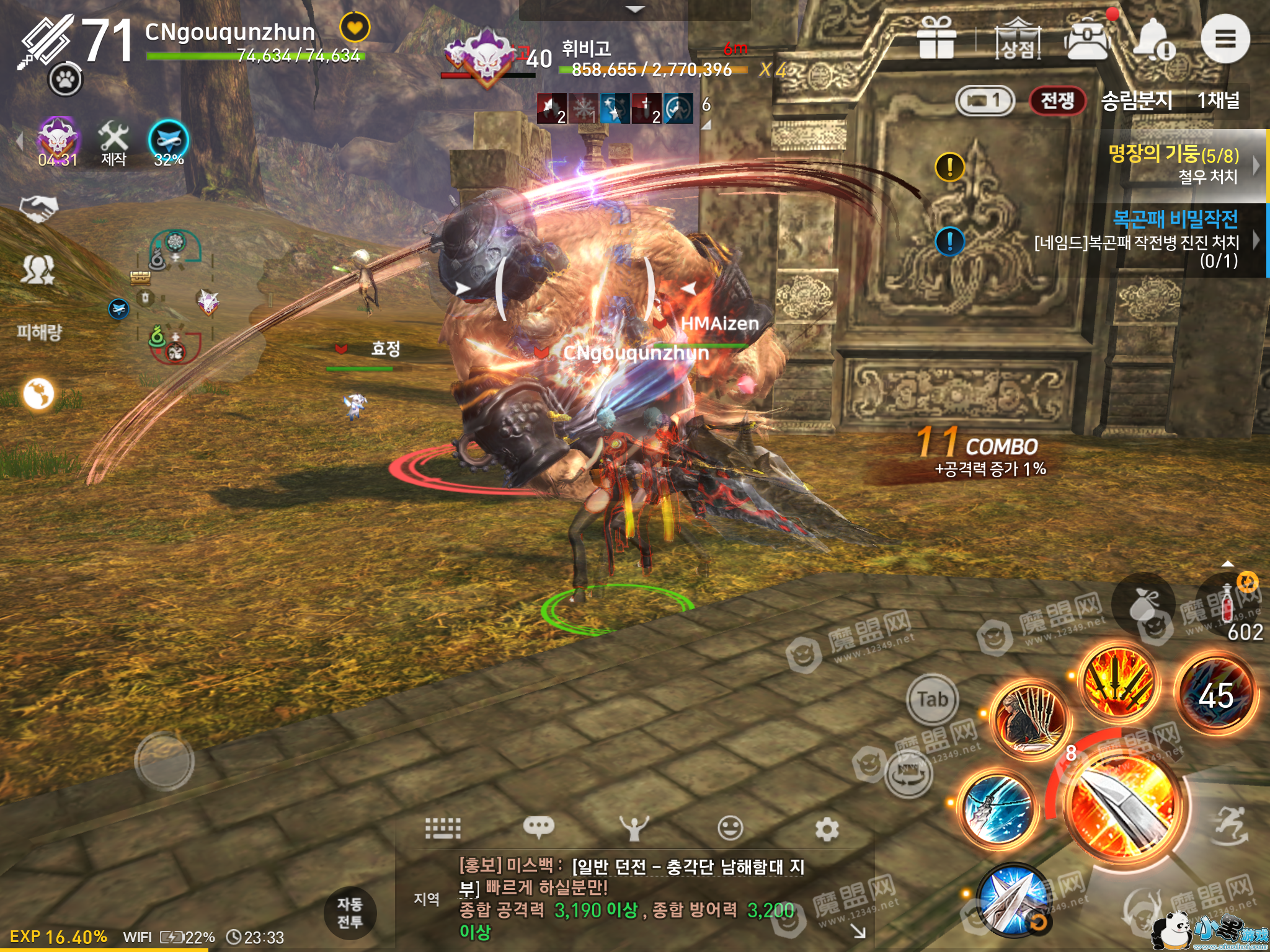Toggle the 전쟁 war mode button
The height and width of the screenshot is (952, 1270).
1057,100
